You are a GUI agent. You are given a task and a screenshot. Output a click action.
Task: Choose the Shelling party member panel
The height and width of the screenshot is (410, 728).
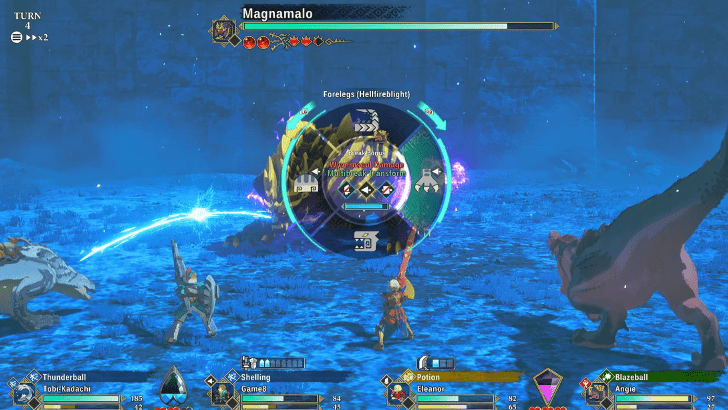pos(275,391)
